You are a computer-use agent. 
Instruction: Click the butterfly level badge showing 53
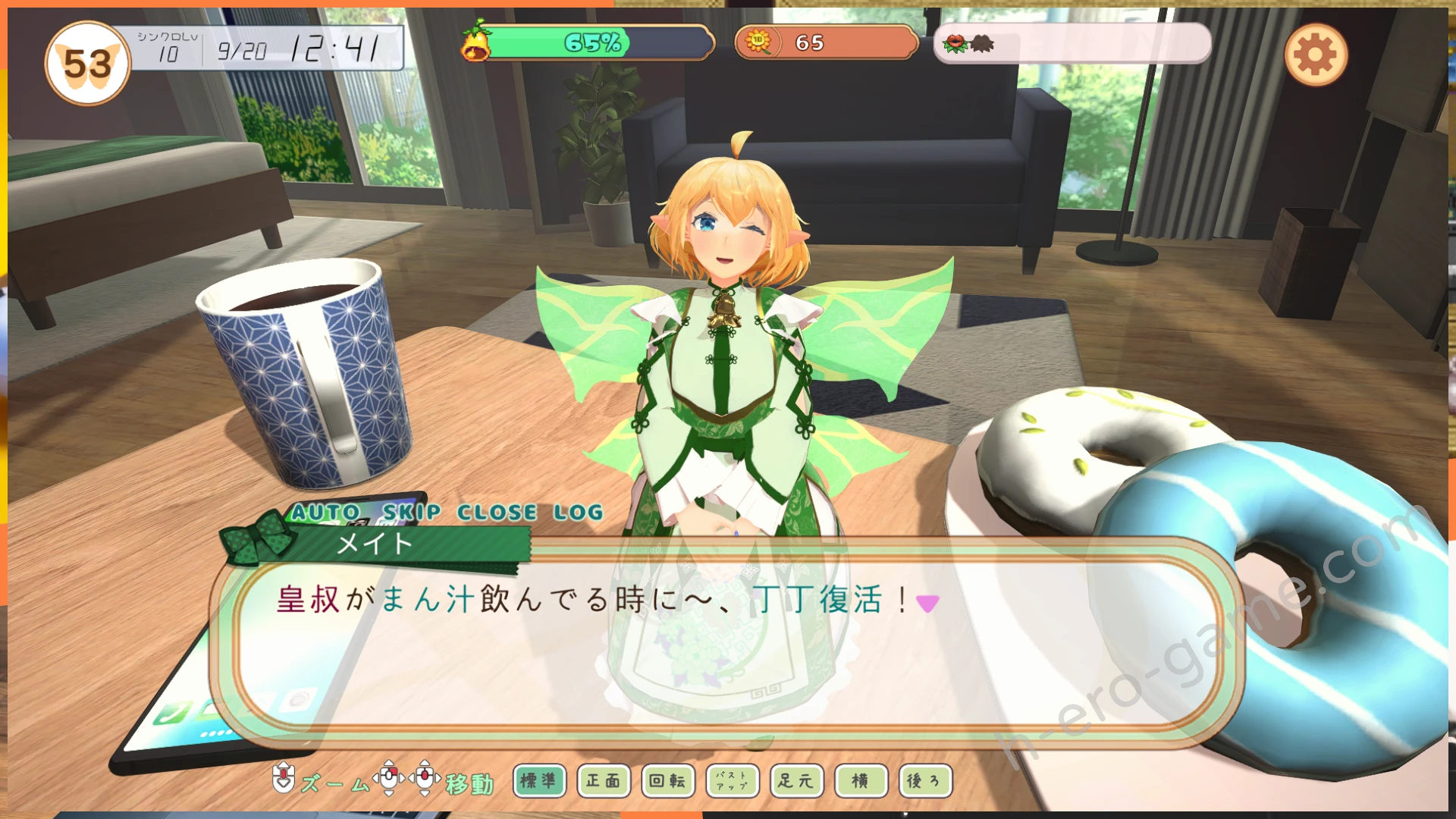click(x=87, y=64)
